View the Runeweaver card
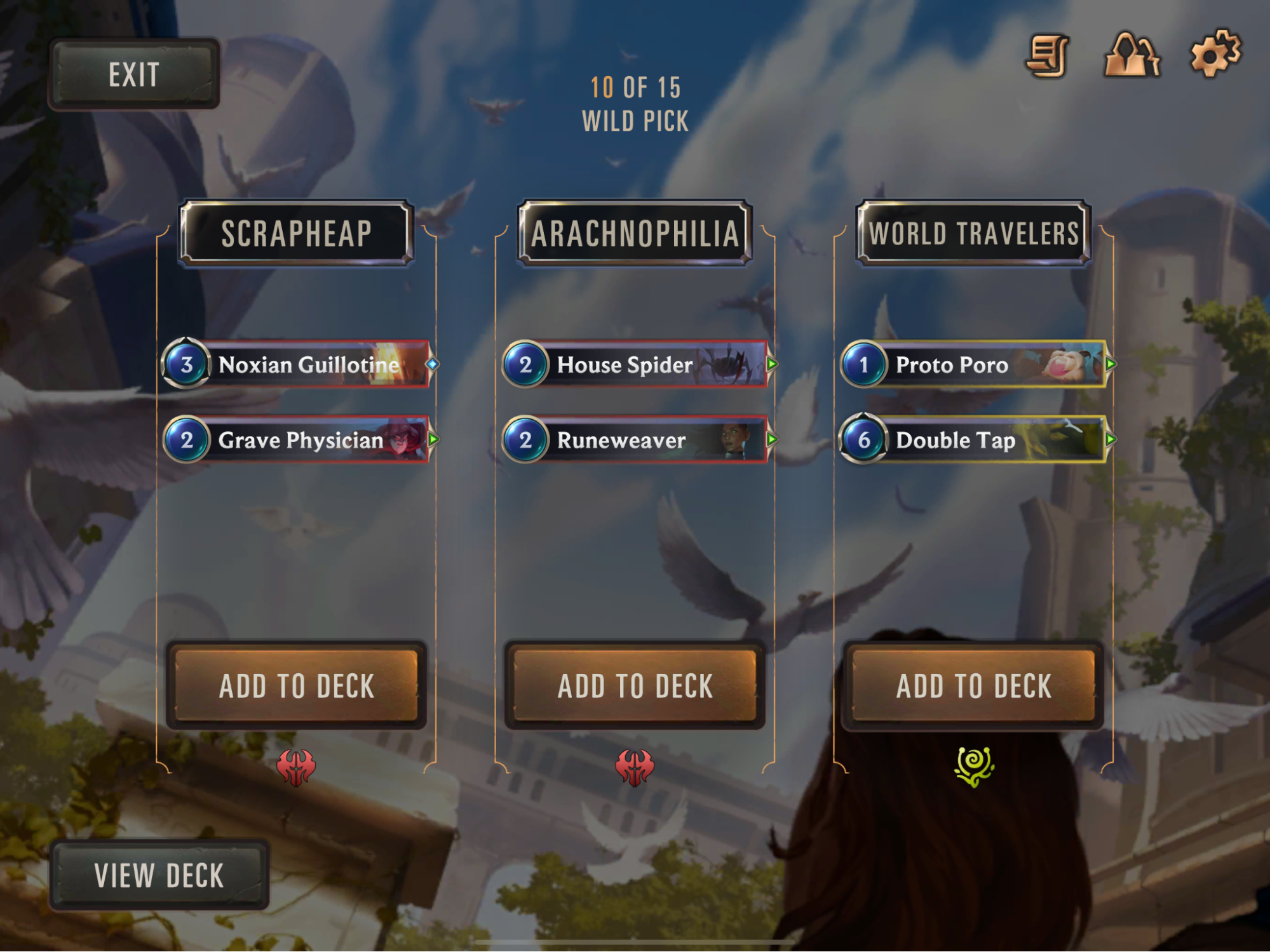1270x952 pixels. click(636, 439)
